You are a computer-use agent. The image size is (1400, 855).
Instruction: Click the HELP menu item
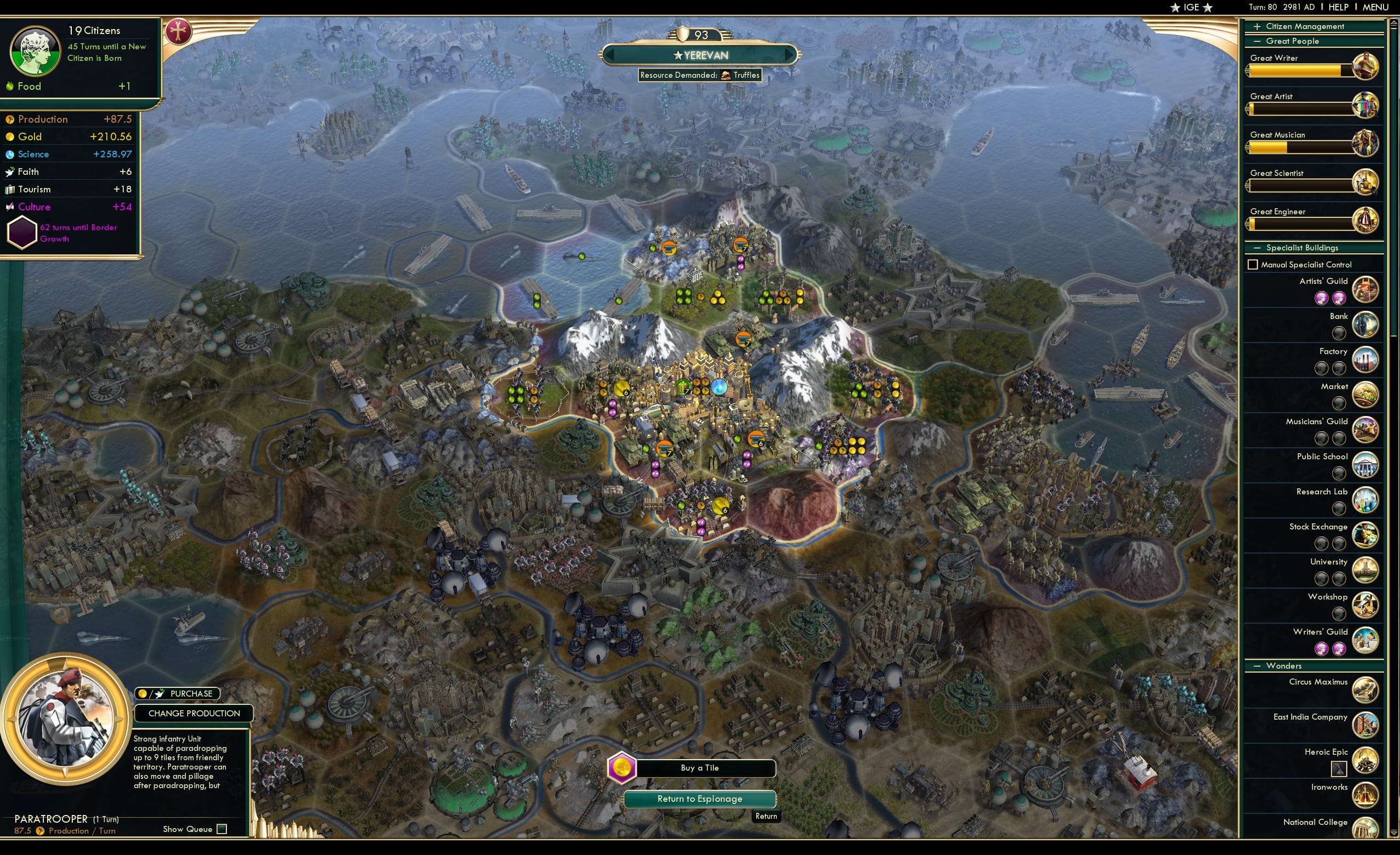coord(1339,7)
